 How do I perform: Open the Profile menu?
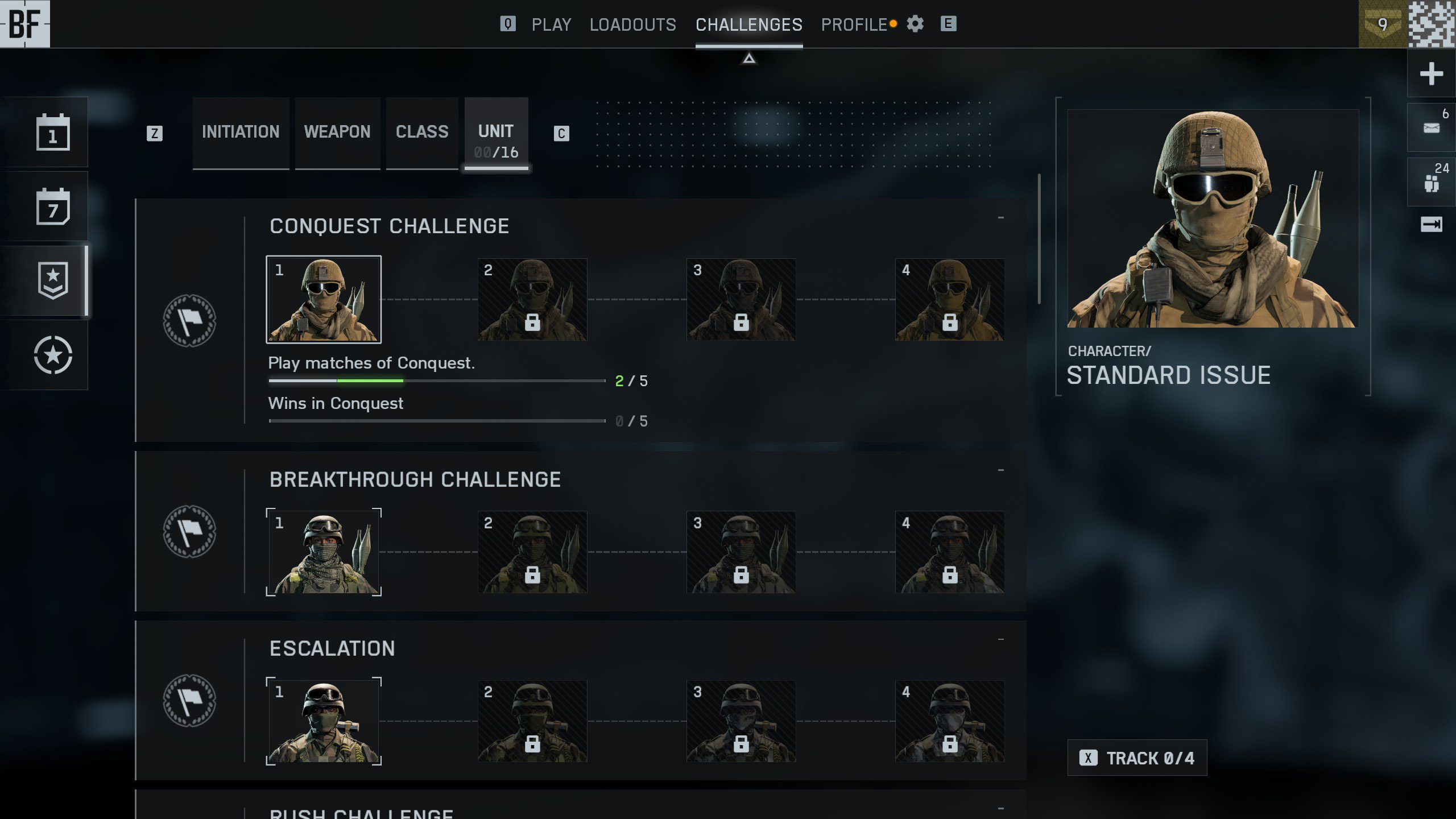[854, 24]
